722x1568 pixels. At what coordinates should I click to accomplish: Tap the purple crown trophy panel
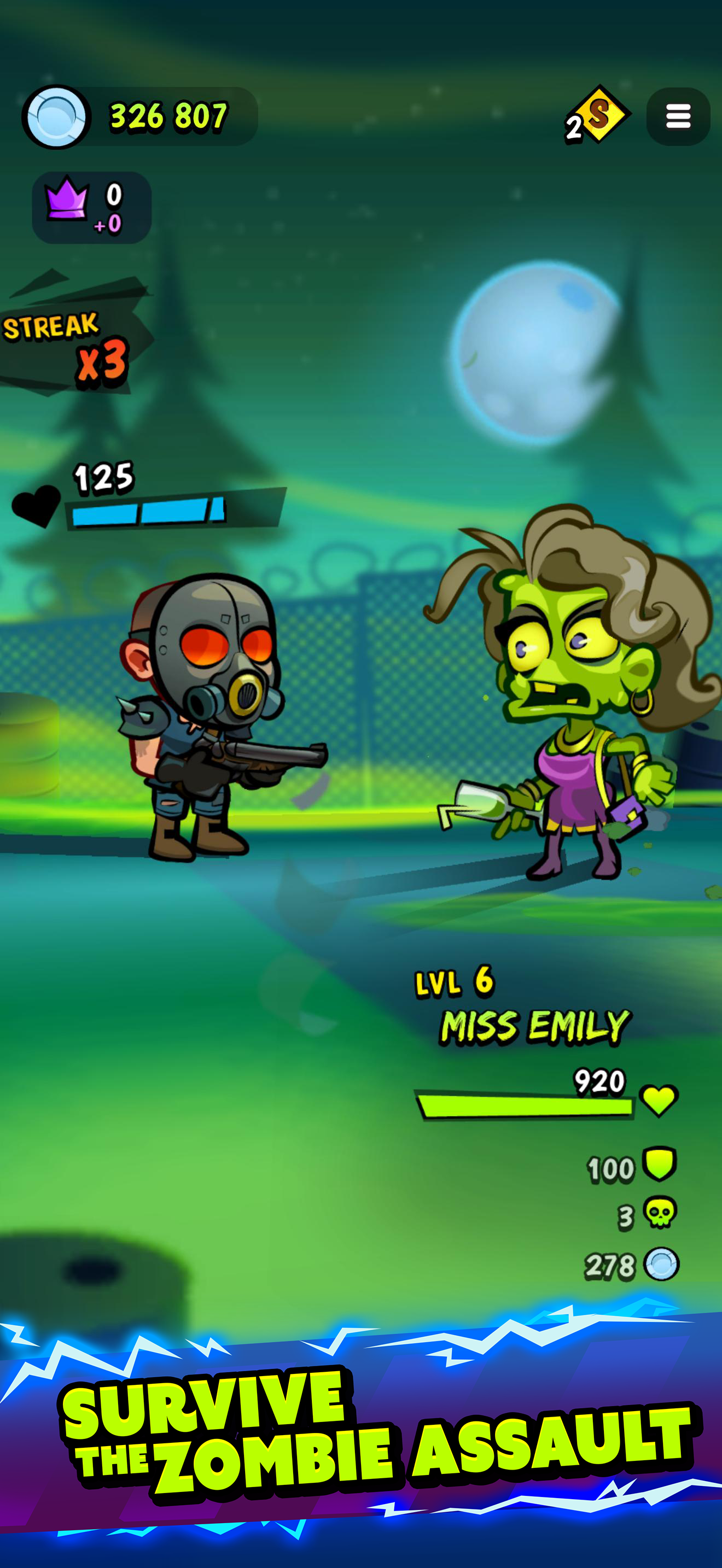coord(91,208)
